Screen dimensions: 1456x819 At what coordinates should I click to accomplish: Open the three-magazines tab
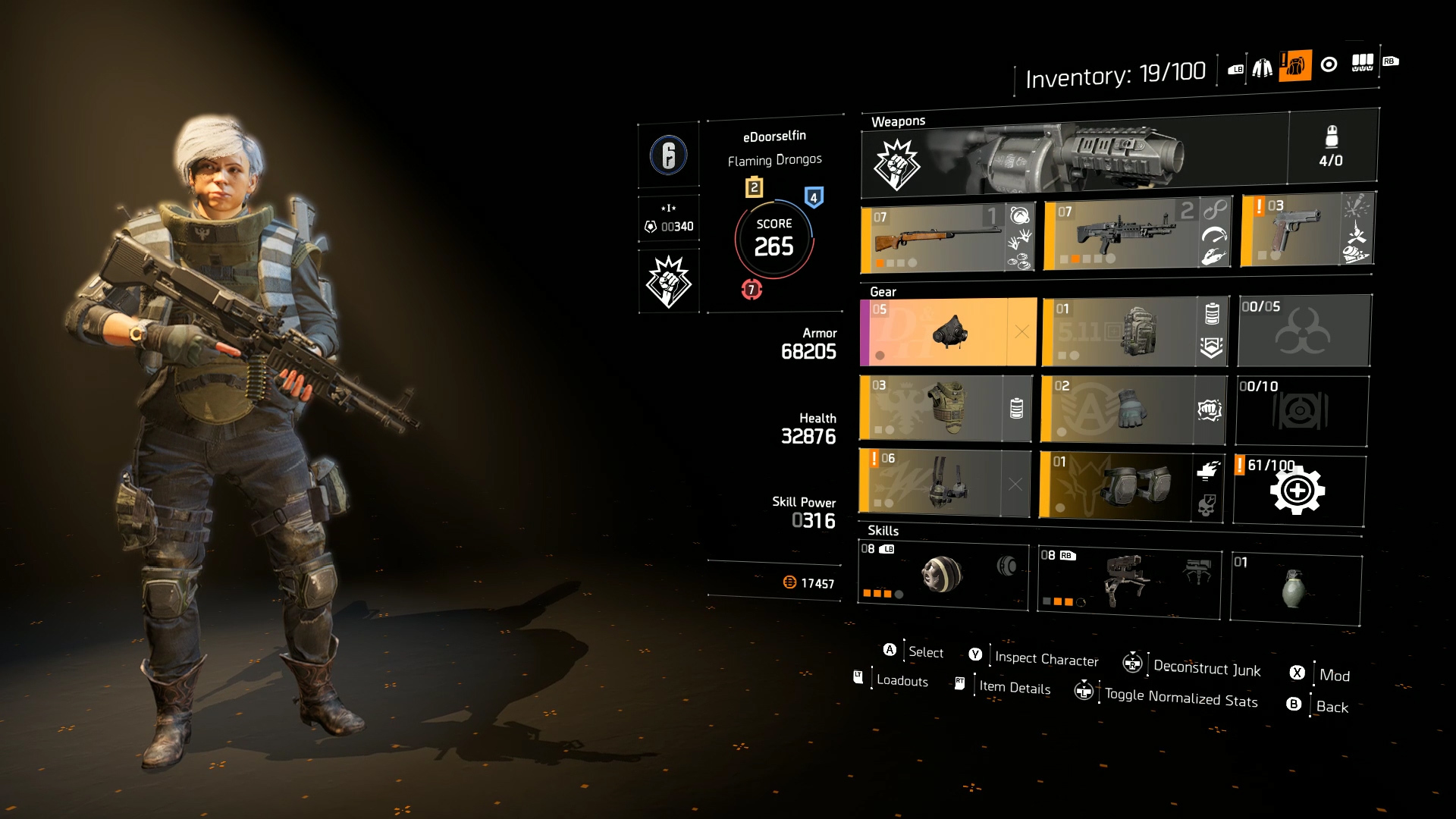click(1362, 63)
